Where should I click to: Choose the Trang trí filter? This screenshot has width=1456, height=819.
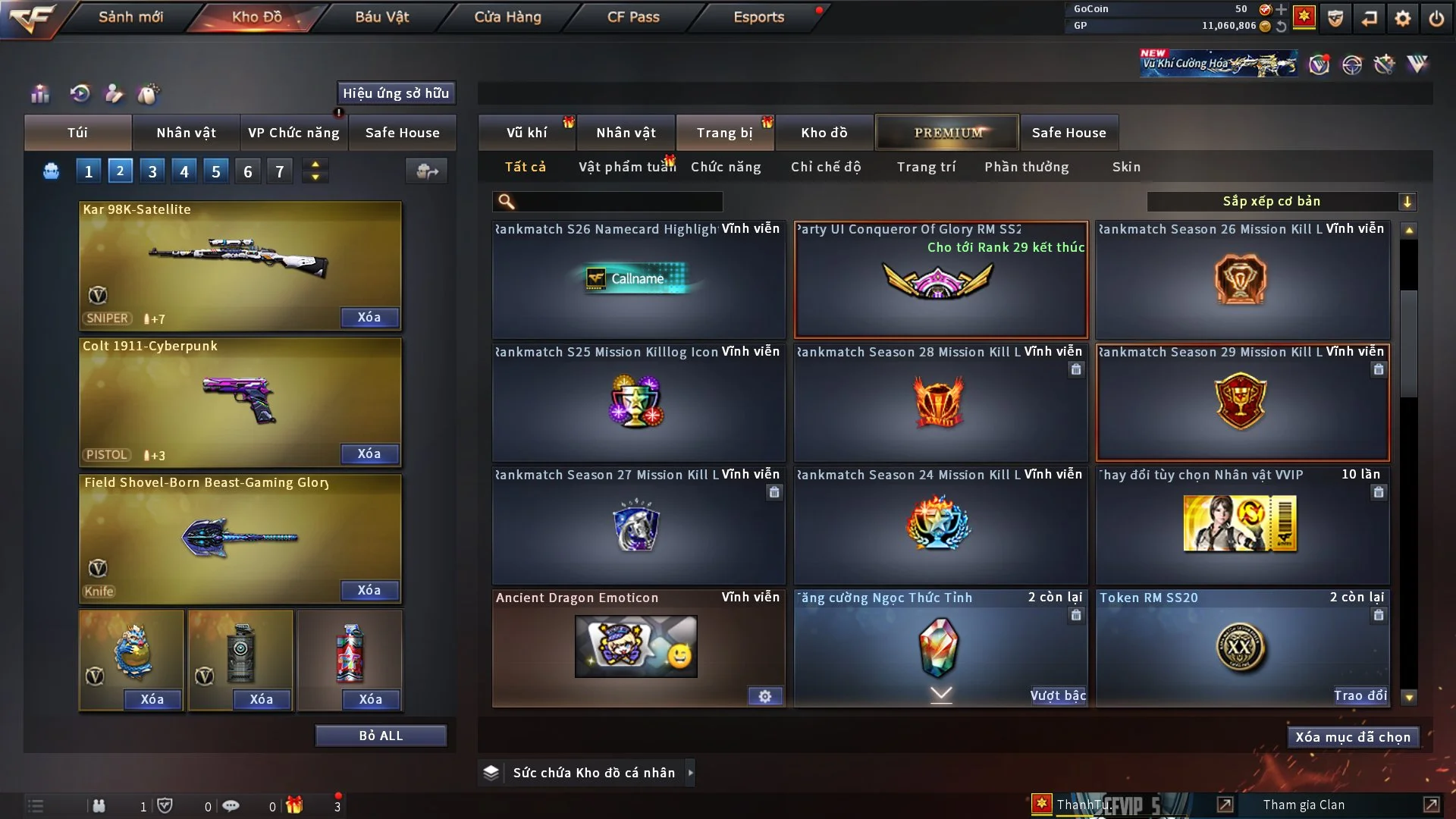(x=926, y=167)
